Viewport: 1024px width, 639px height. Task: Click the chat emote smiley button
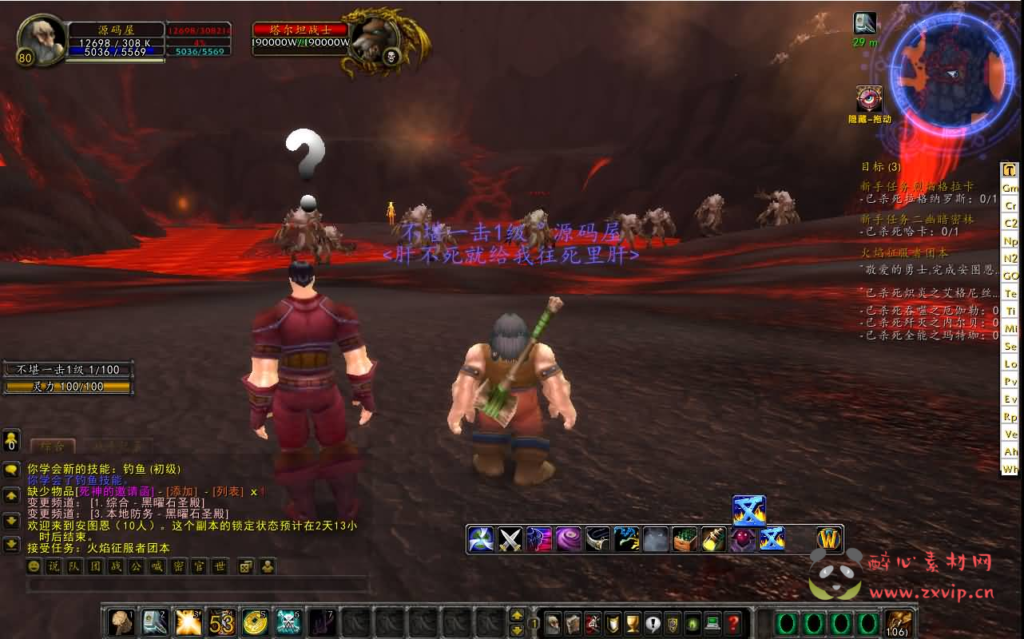click(x=34, y=567)
